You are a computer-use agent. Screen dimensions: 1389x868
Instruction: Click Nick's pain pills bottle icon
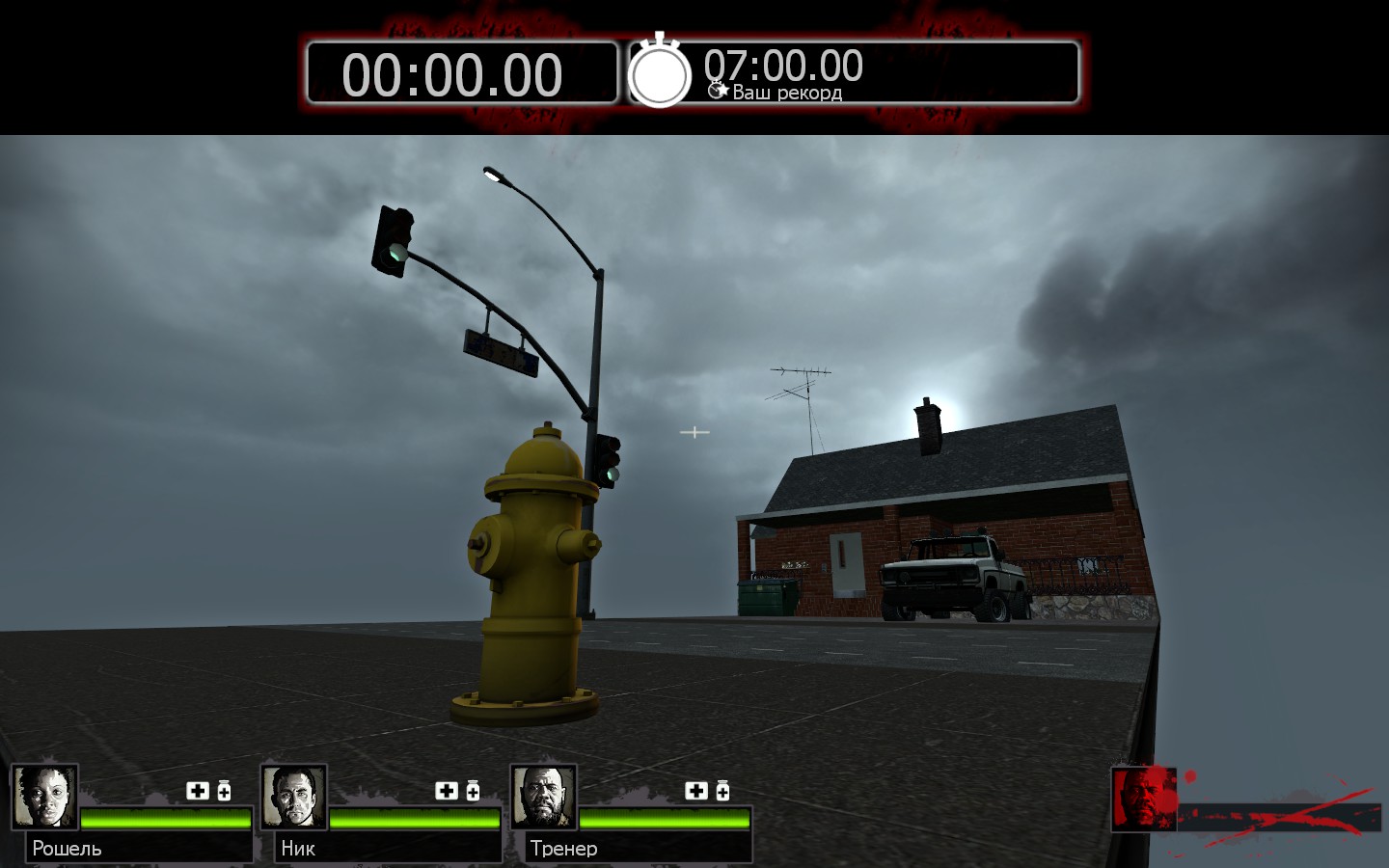473,791
